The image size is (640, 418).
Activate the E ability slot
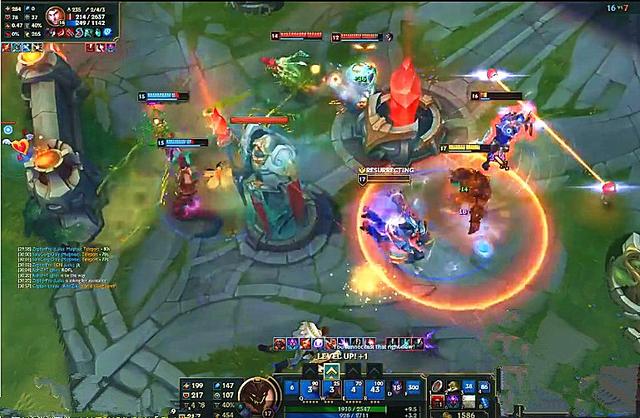pos(353,388)
